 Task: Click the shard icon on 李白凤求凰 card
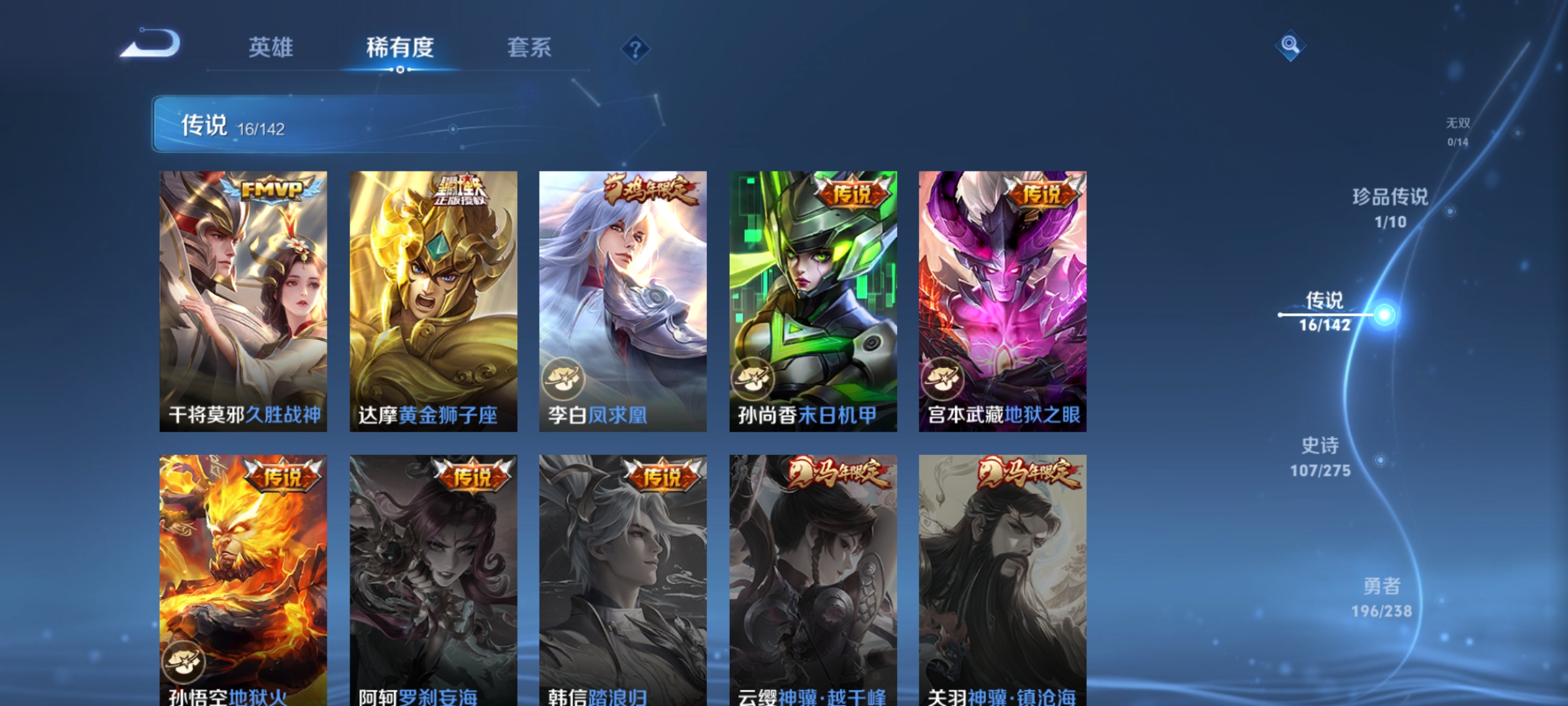click(565, 379)
